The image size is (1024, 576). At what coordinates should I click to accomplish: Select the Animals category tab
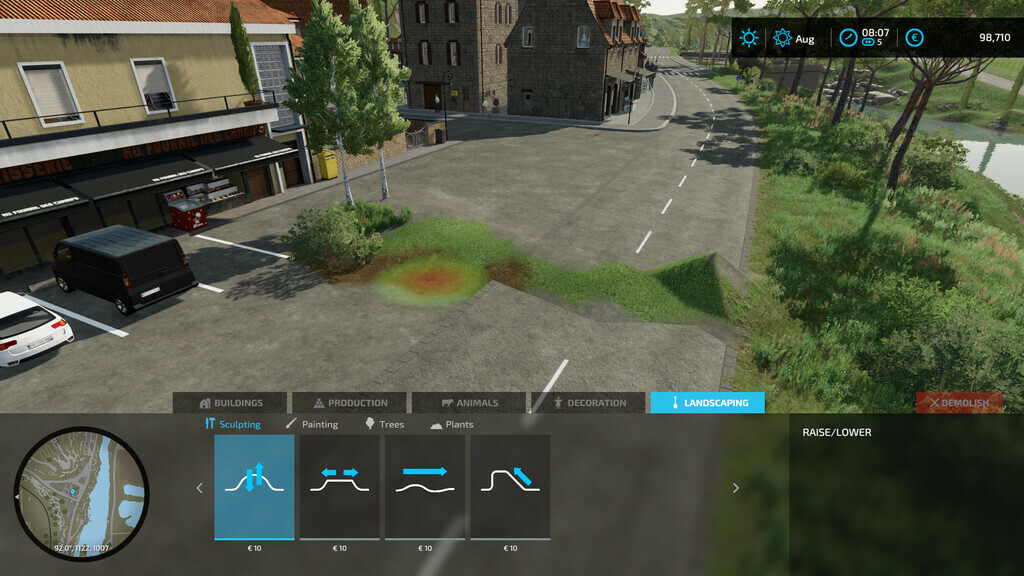click(469, 403)
